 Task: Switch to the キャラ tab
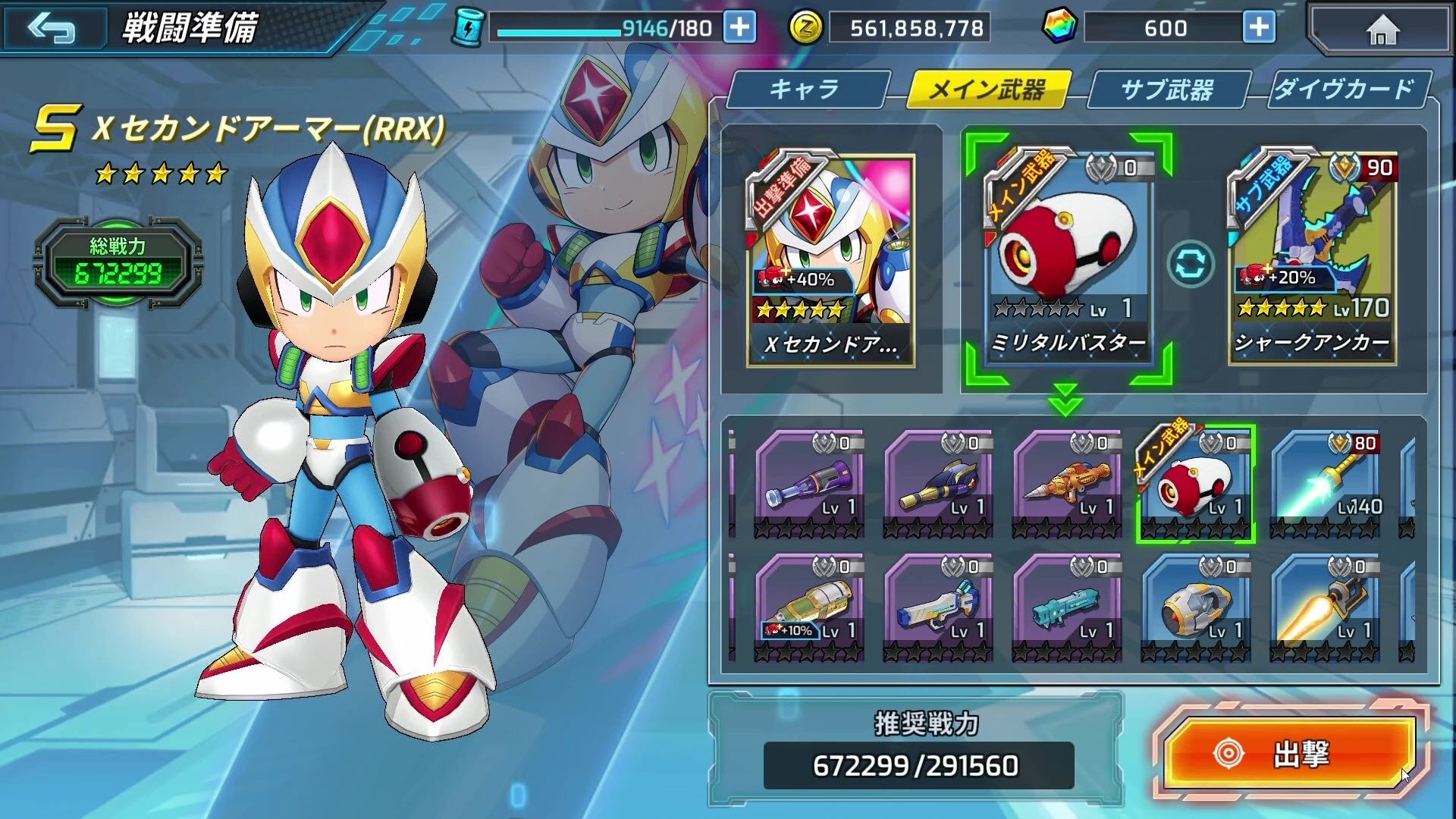805,89
